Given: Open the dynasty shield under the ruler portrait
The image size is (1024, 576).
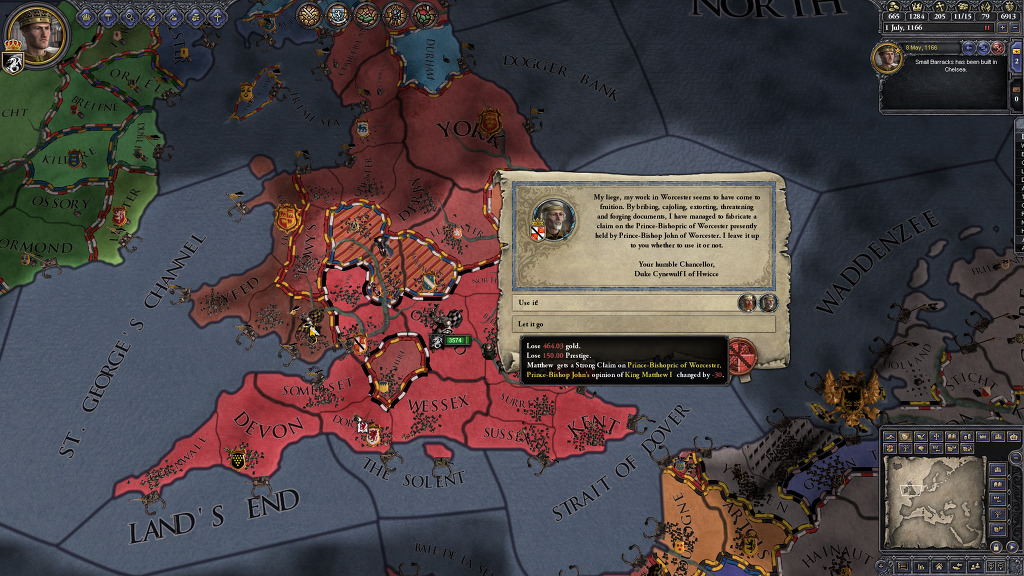Looking at the screenshot, I should click(x=15, y=65).
